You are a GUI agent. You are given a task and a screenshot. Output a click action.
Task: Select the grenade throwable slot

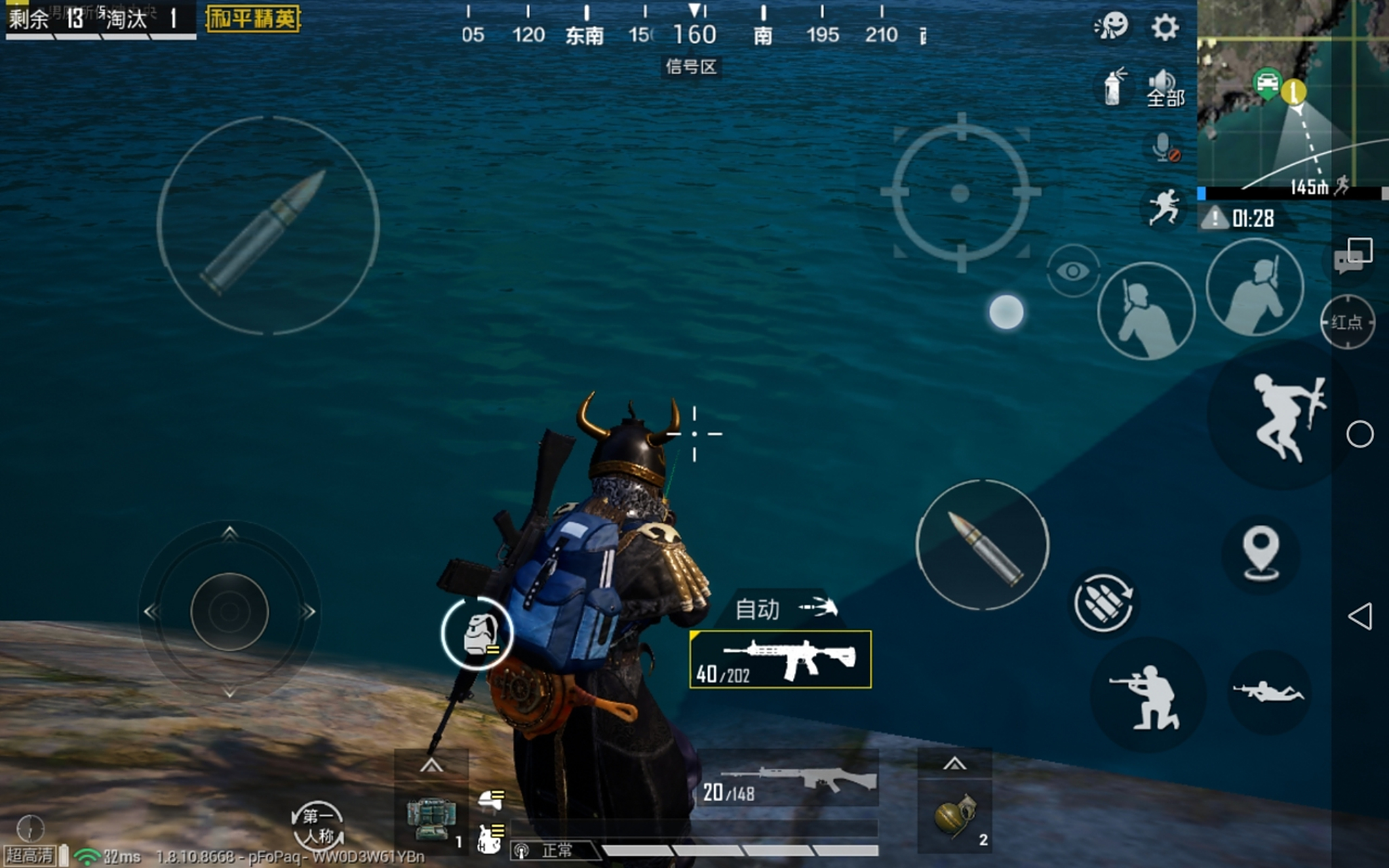click(955, 817)
